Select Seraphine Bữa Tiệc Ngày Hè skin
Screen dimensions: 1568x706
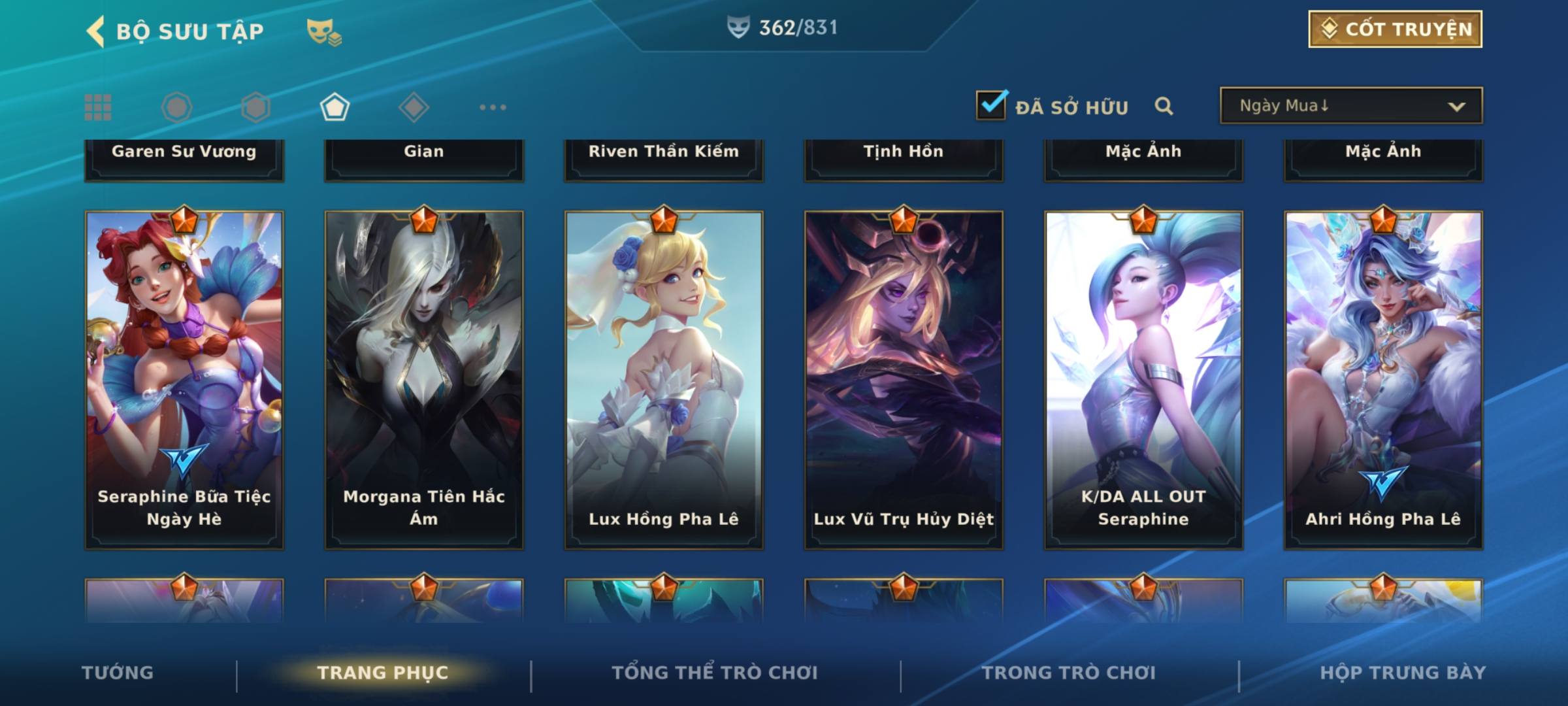click(x=184, y=379)
